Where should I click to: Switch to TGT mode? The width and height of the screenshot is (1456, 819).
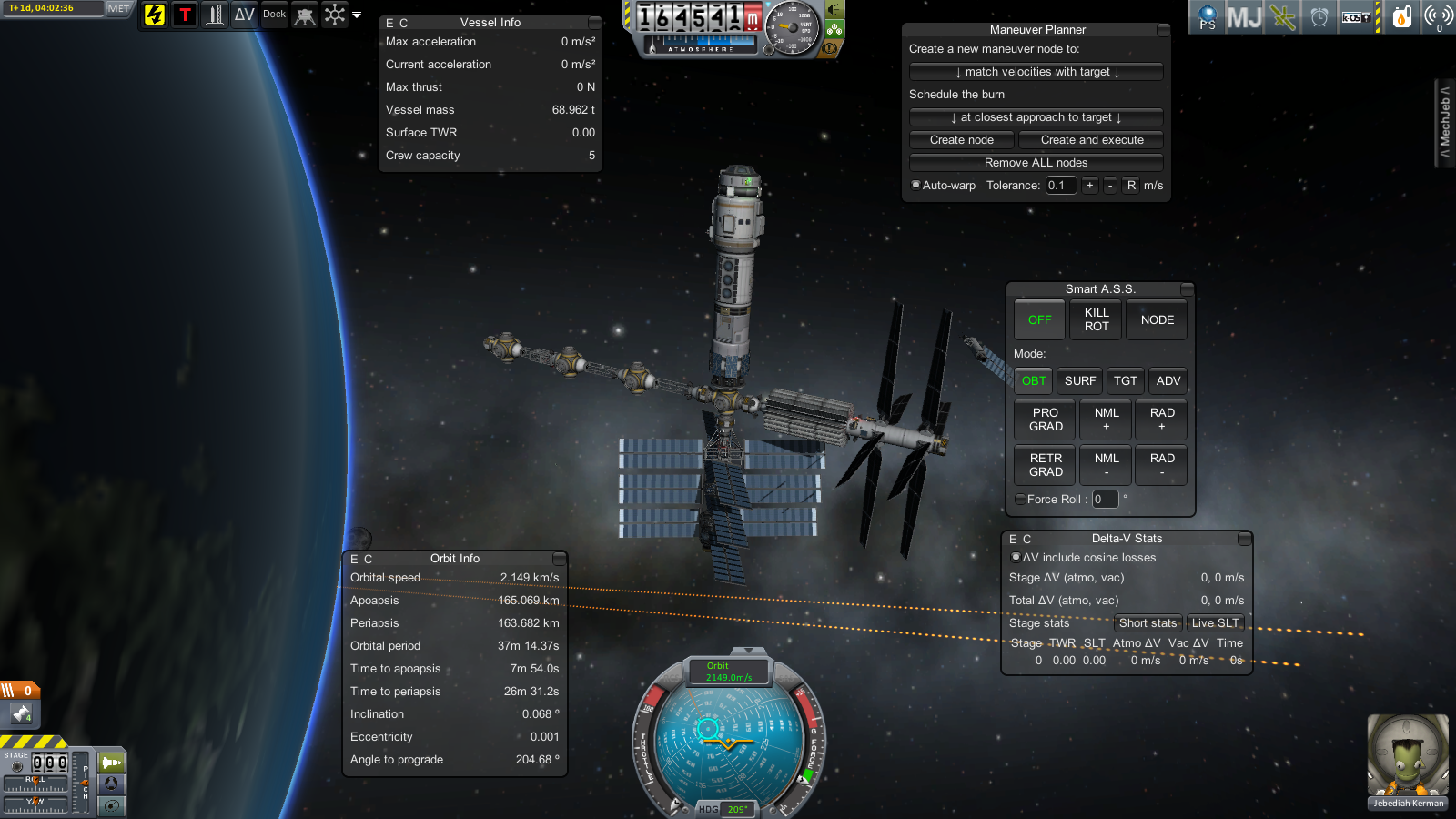[x=1126, y=381]
